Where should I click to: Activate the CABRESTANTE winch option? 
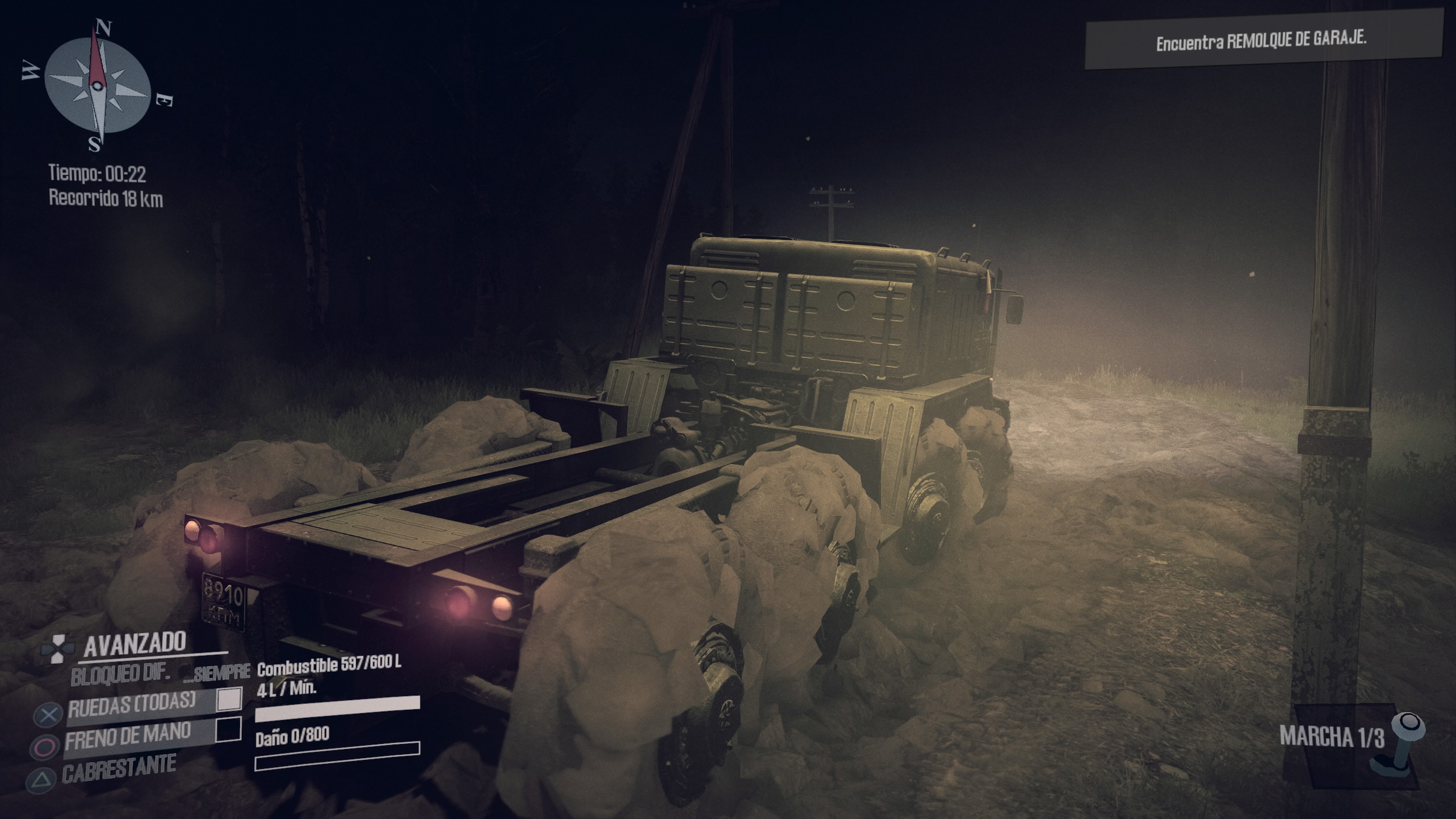(x=119, y=767)
